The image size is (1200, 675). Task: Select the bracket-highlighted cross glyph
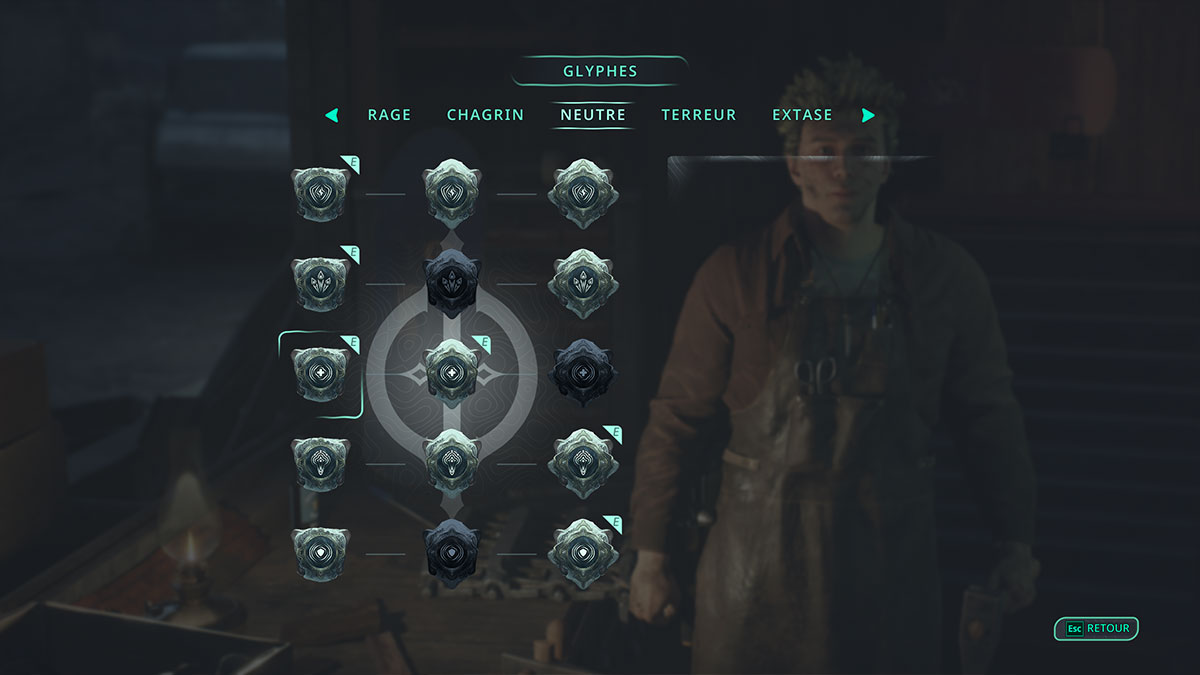pos(320,373)
